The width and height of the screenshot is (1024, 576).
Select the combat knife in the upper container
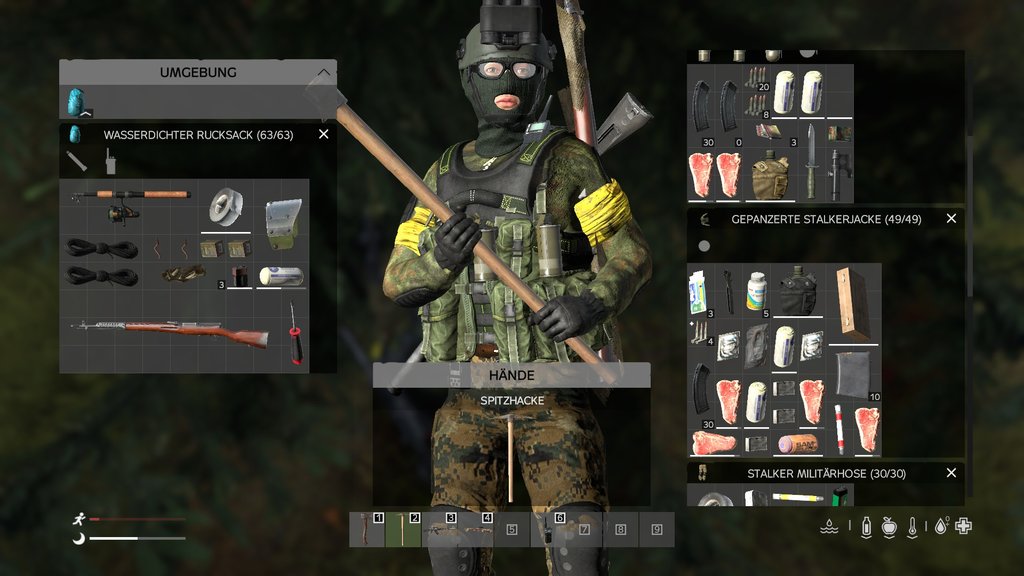click(809, 162)
